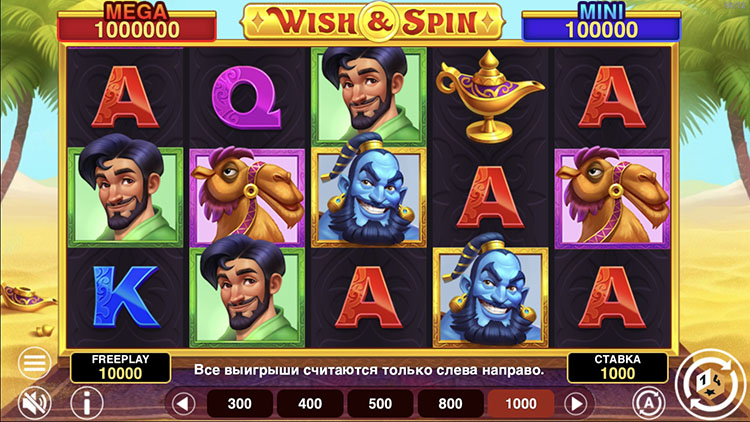Open the hamburger menu
750x422 pixels.
click(34, 361)
